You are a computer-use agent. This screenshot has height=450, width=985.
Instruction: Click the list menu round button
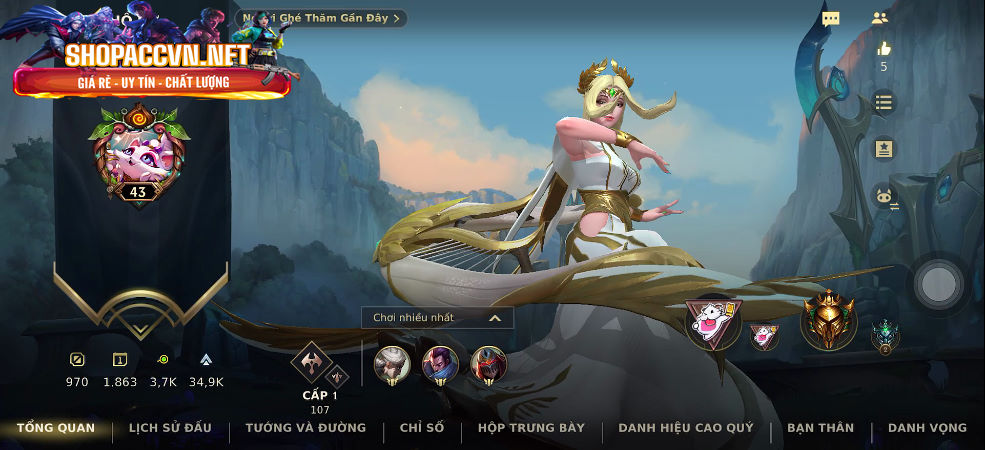(883, 102)
